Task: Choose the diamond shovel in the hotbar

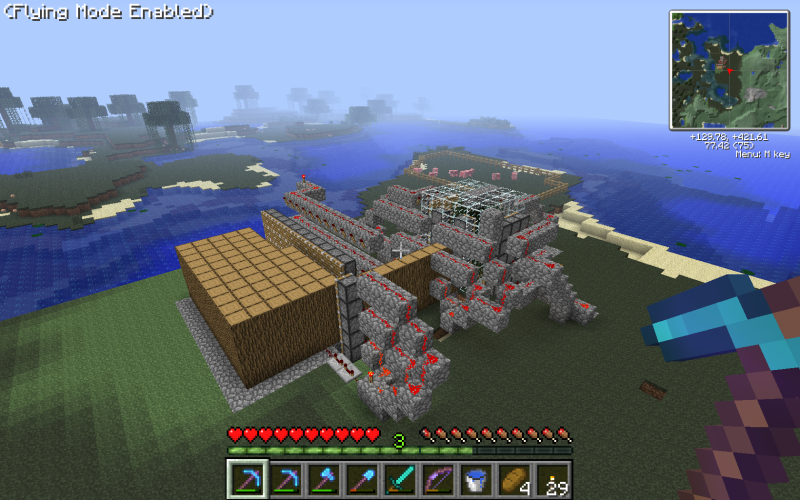Action: [362, 479]
